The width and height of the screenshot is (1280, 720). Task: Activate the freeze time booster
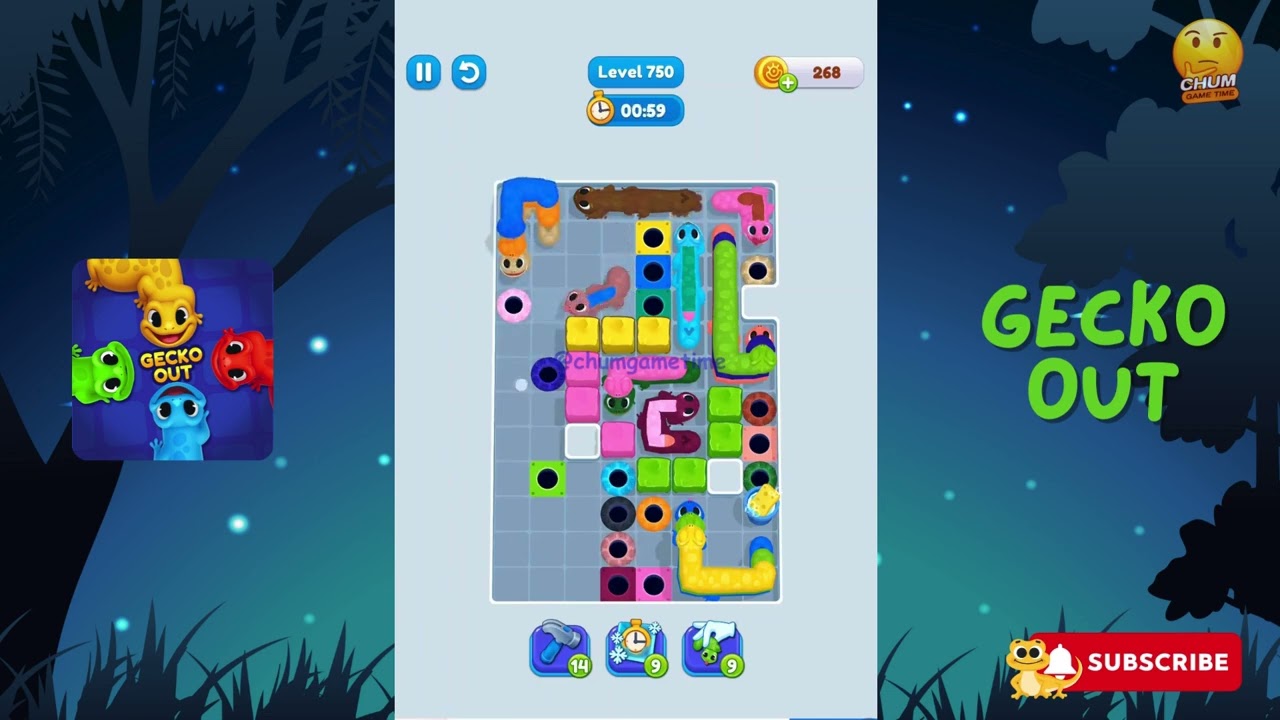point(635,648)
